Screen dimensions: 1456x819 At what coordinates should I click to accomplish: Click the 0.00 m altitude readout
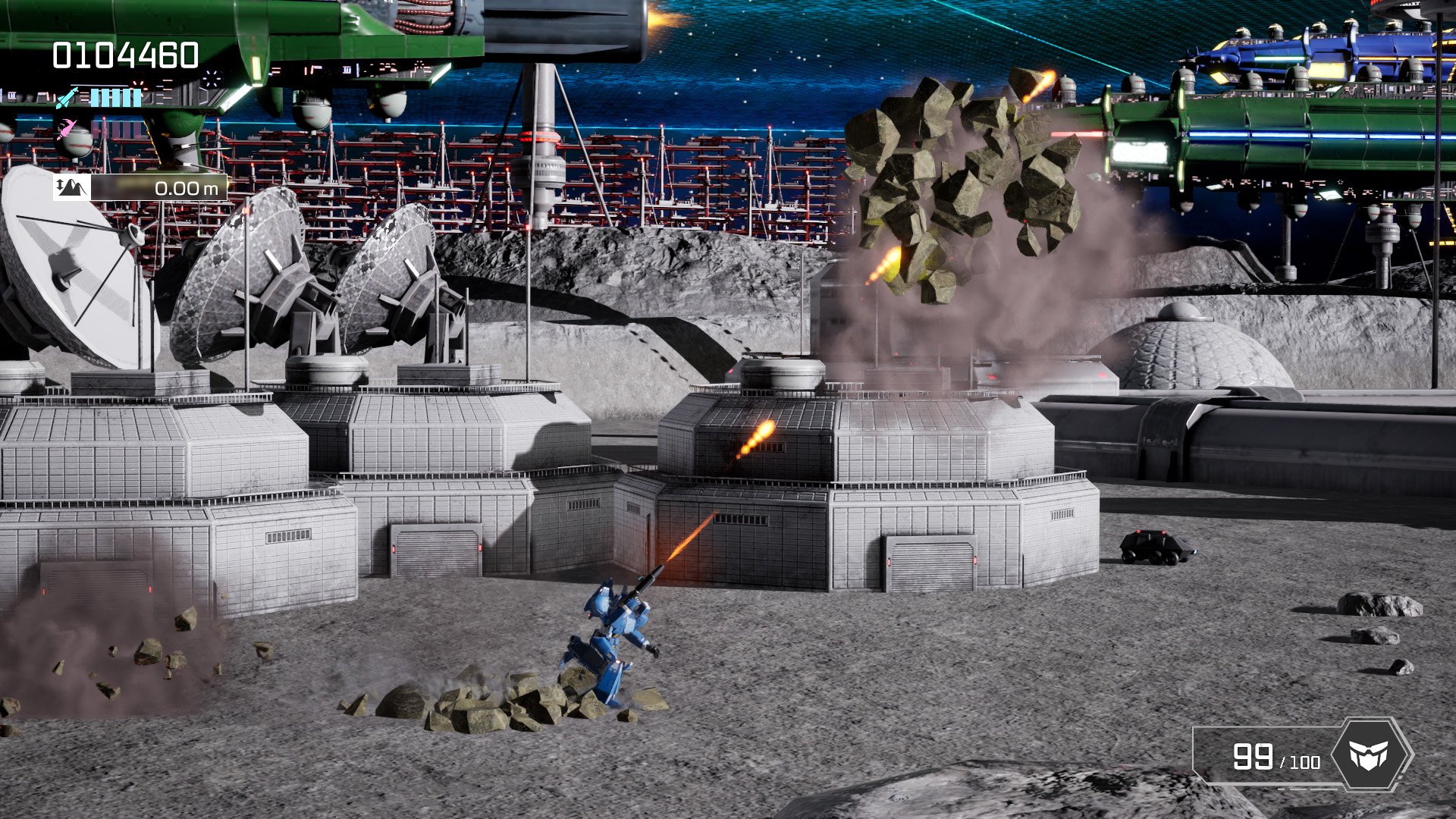click(186, 189)
